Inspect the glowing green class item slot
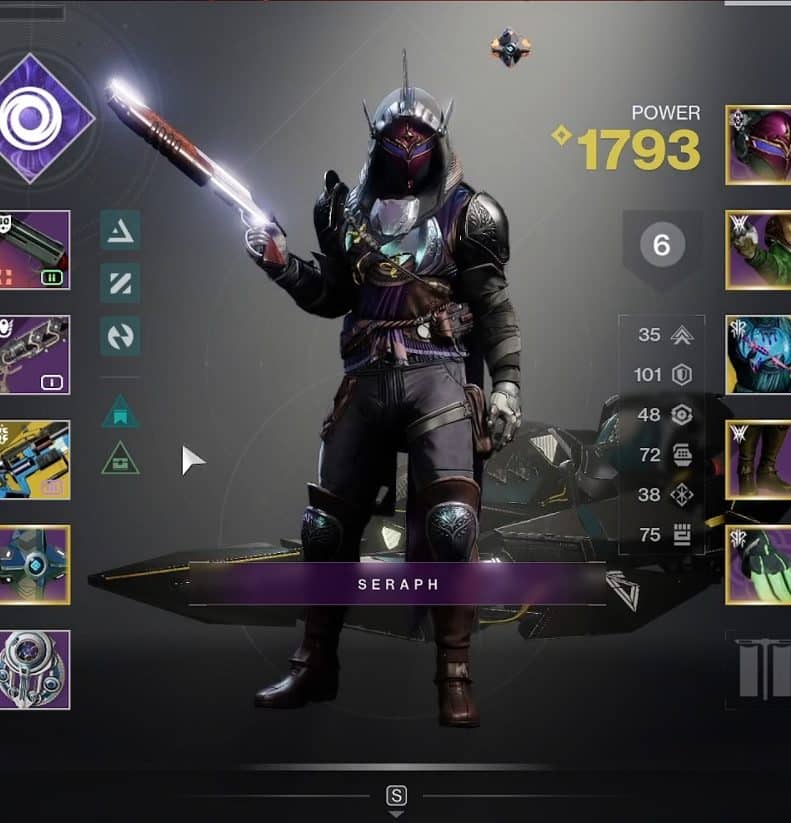The height and width of the screenshot is (823, 791). pos(759,565)
